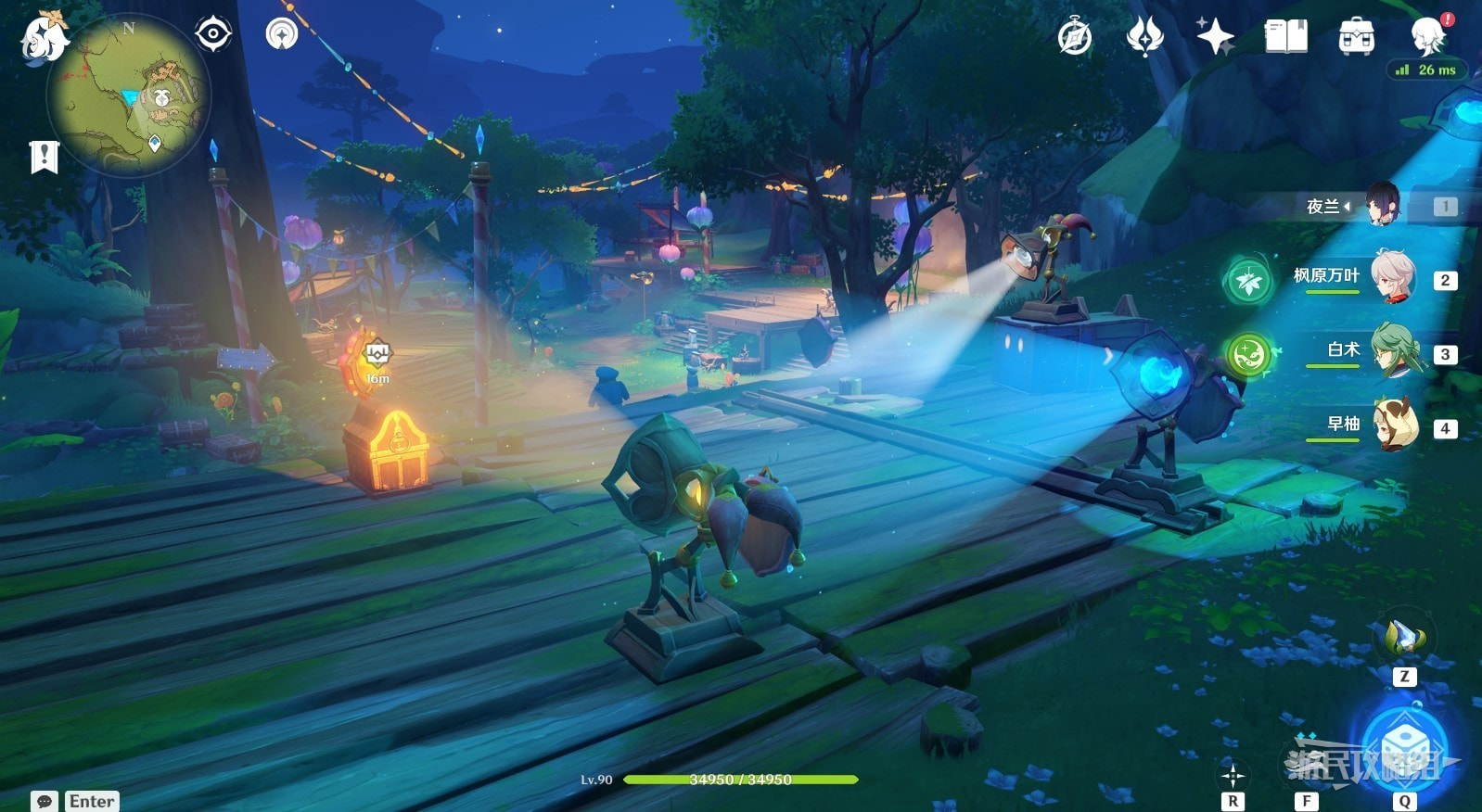Open the backpack inventory icon
This screenshot has height=812, width=1482.
pos(1356,37)
